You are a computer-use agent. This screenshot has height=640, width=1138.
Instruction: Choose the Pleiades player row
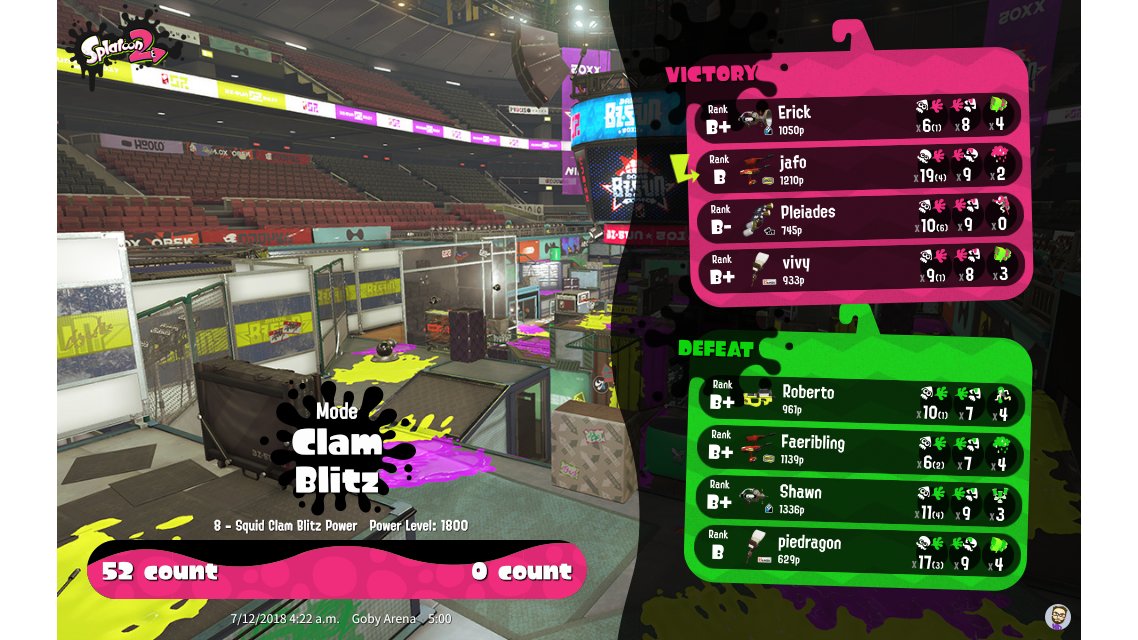click(x=860, y=219)
